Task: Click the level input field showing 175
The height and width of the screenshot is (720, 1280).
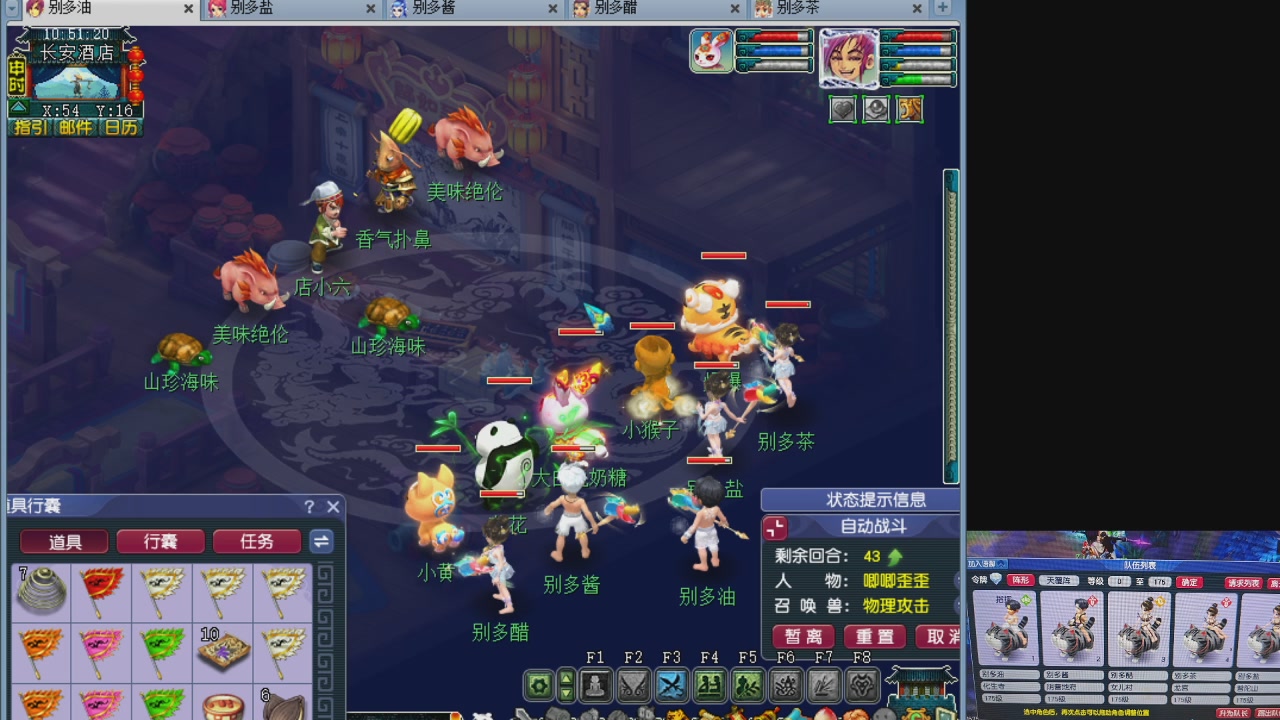Action: pyautogui.click(x=1160, y=581)
